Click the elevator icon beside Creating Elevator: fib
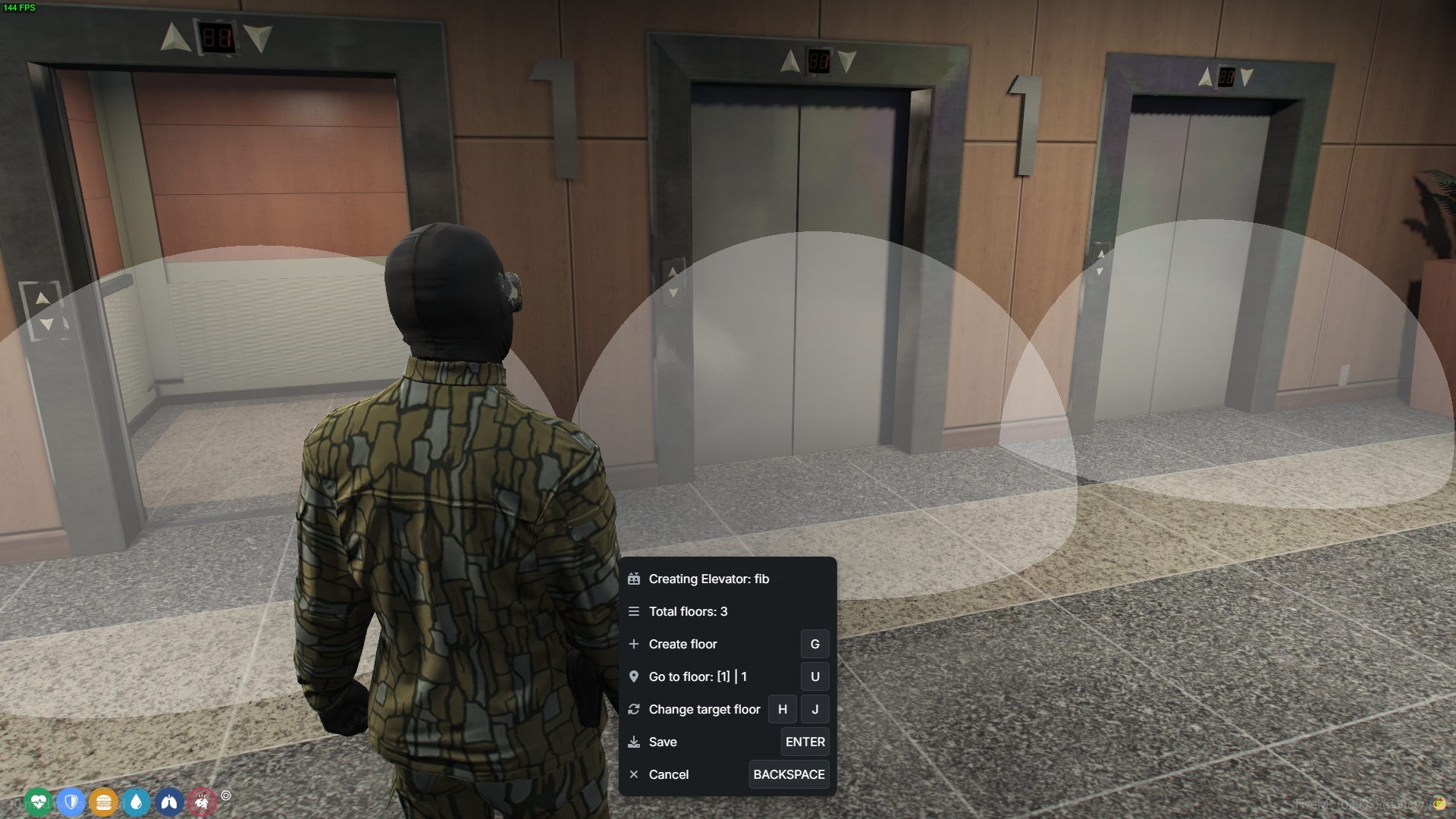Viewport: 1456px width, 819px height. (x=635, y=579)
